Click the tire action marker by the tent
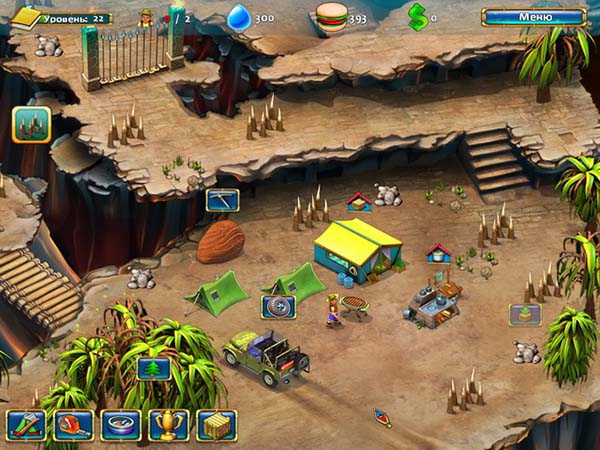The width and height of the screenshot is (600, 450). [x=278, y=307]
